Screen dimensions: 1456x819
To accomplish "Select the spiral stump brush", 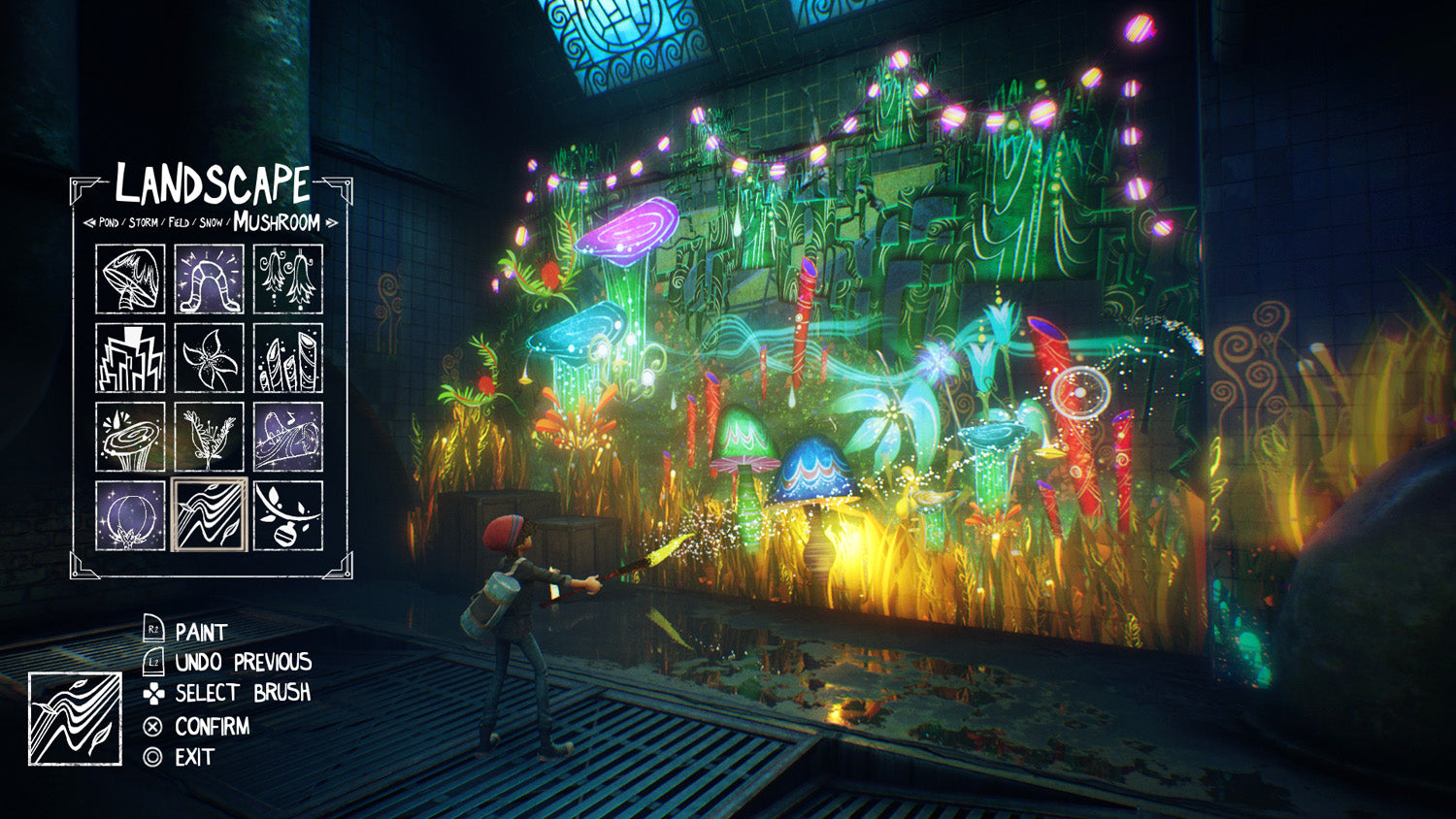I will 130,436.
